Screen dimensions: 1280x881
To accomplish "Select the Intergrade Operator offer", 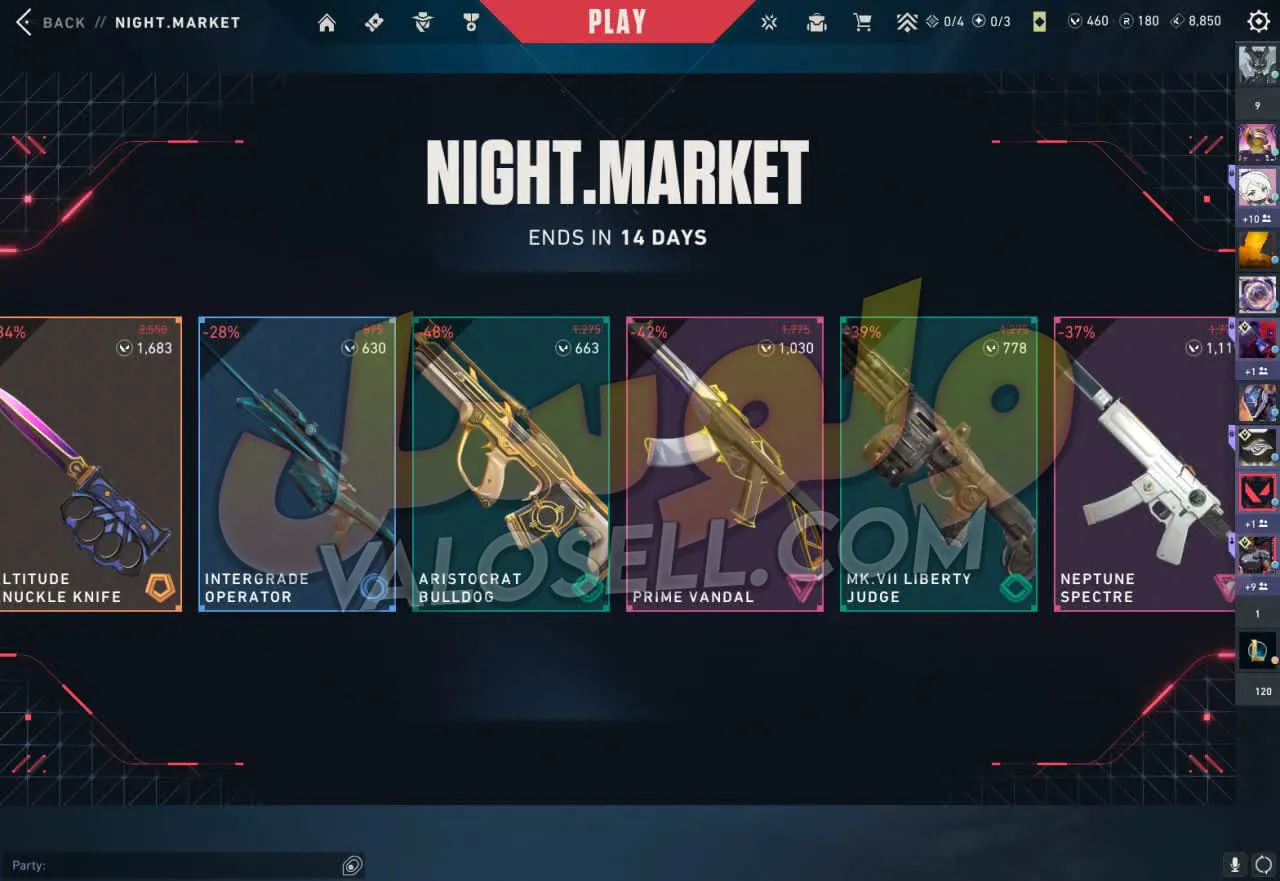I will click(297, 464).
